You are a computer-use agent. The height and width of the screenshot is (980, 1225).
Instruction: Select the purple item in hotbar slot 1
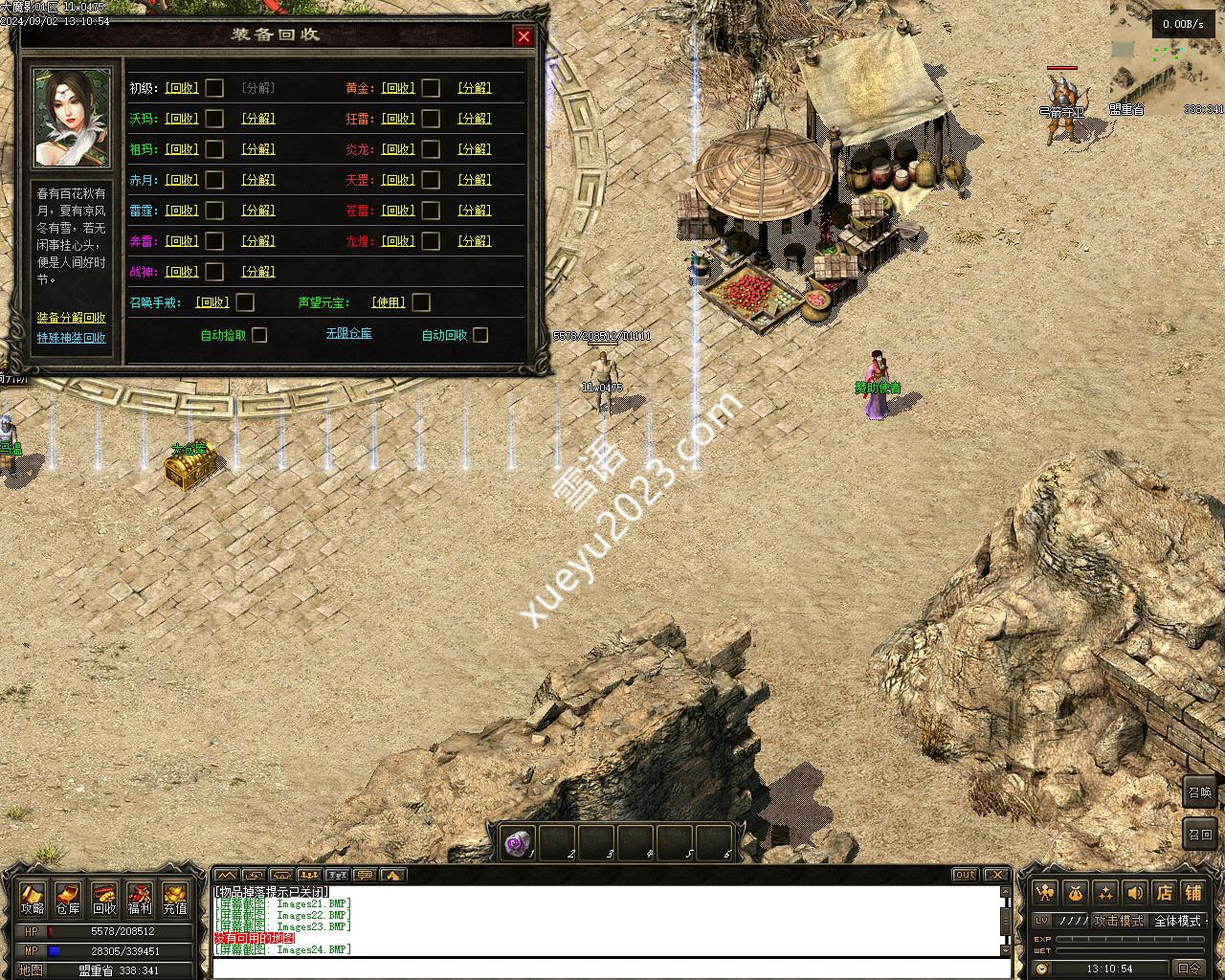point(519,843)
